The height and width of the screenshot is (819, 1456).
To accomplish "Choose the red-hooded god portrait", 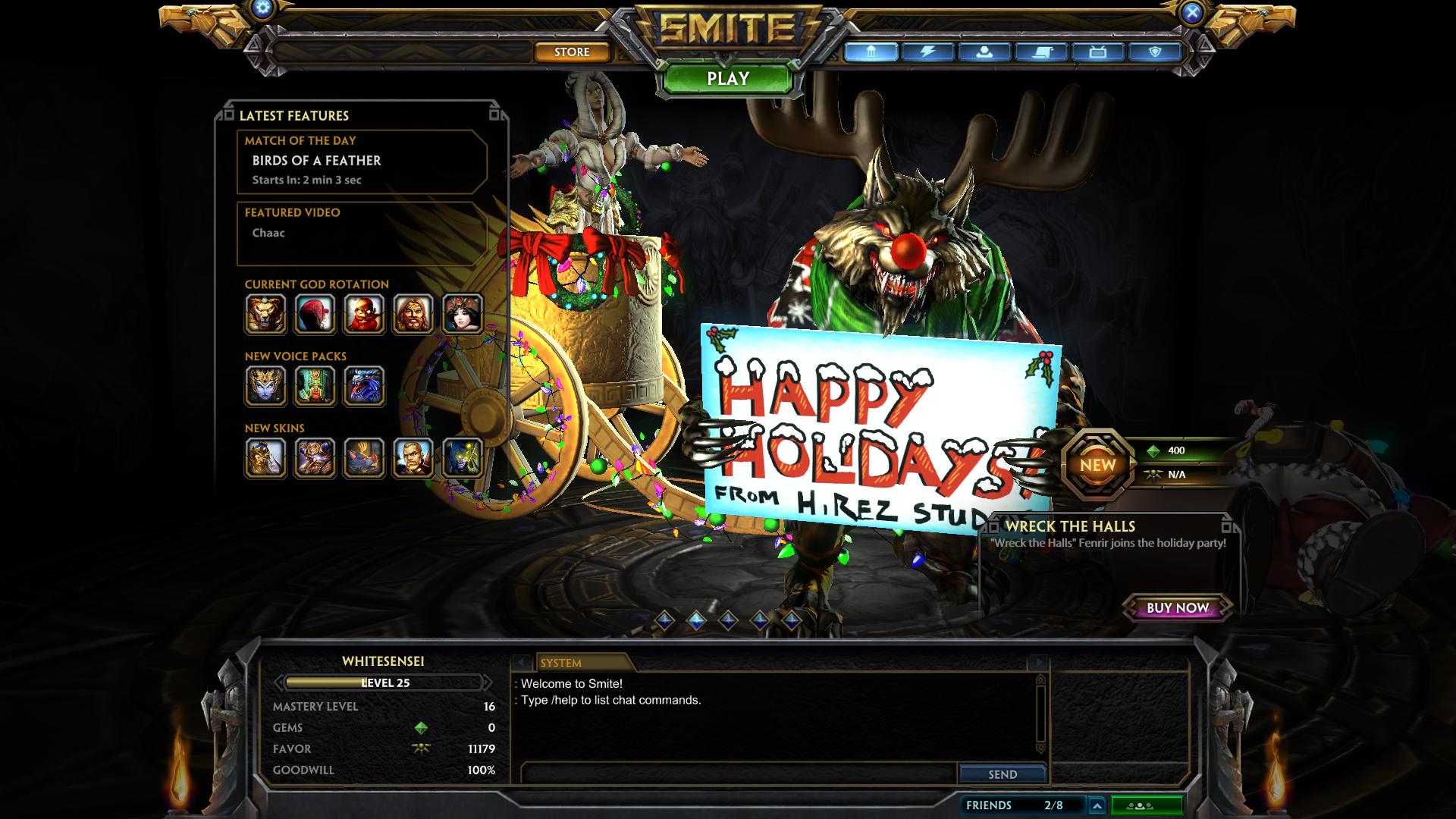I will [315, 314].
